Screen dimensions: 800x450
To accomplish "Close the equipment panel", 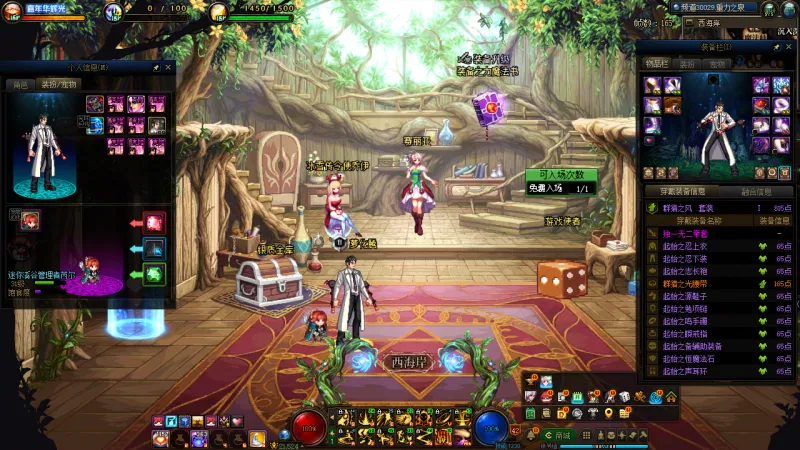I will 789,46.
